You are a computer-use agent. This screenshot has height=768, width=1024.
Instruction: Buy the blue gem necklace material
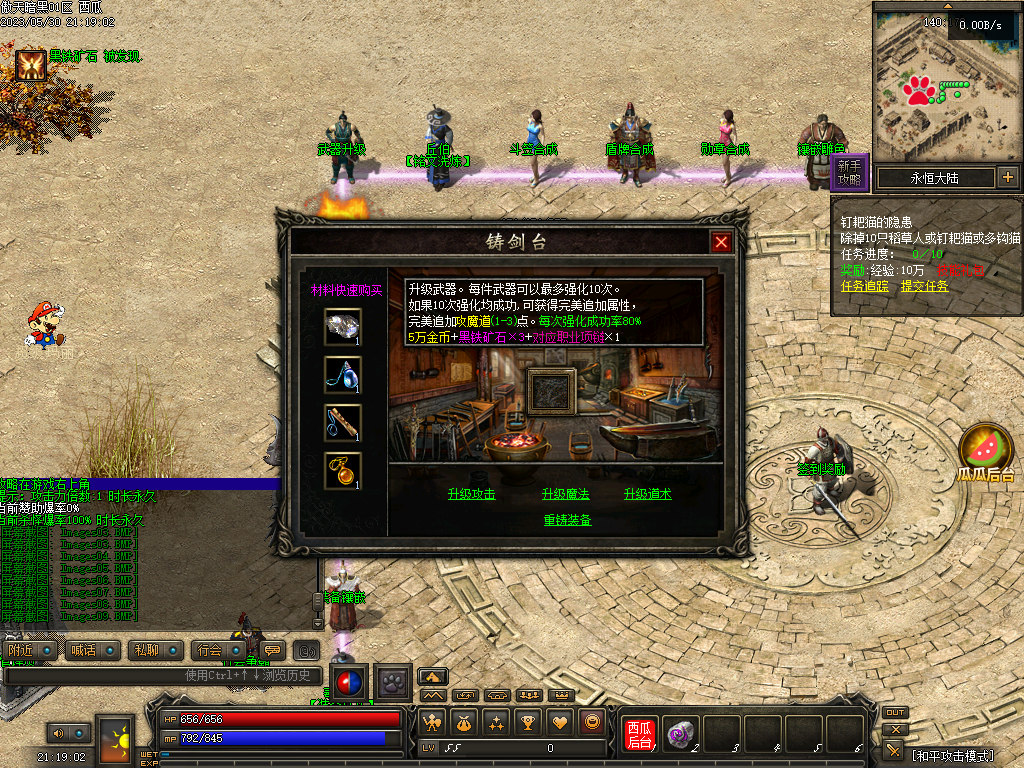[342, 375]
